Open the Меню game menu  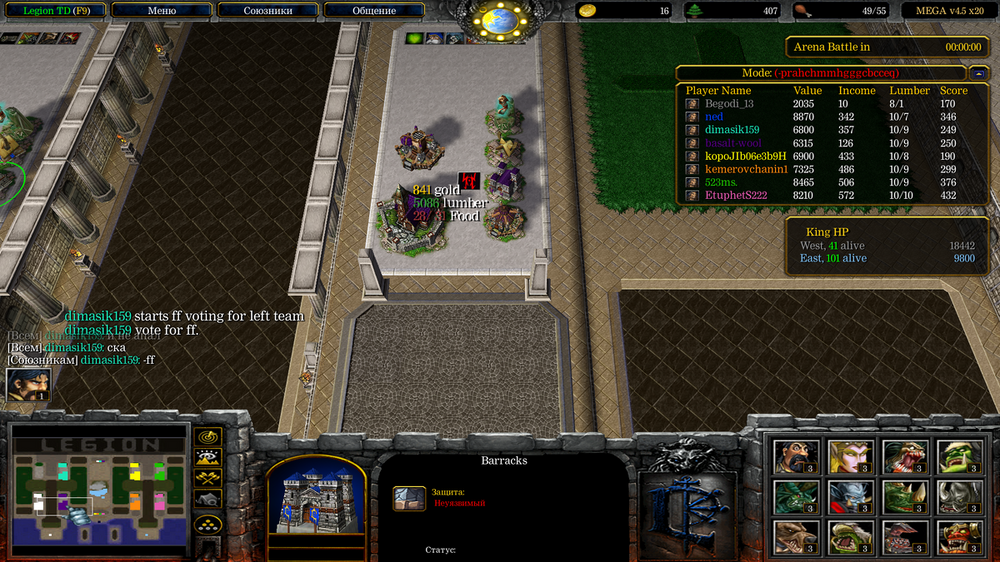(x=161, y=11)
